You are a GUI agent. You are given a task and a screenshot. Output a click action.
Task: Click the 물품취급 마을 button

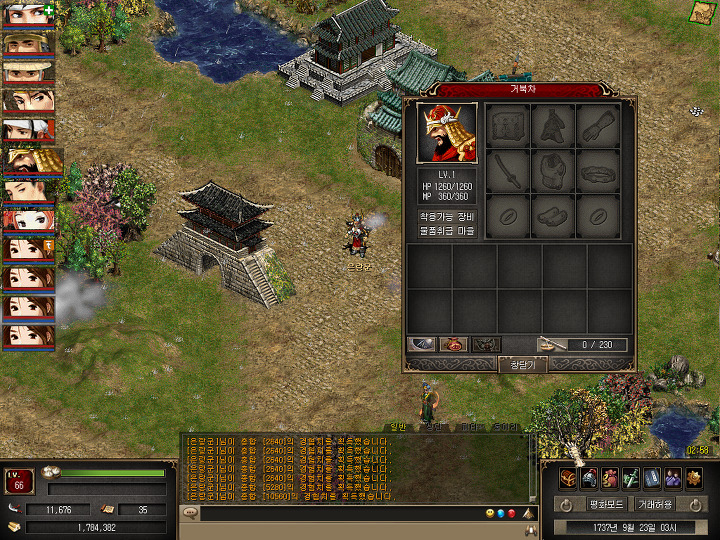pyautogui.click(x=447, y=231)
